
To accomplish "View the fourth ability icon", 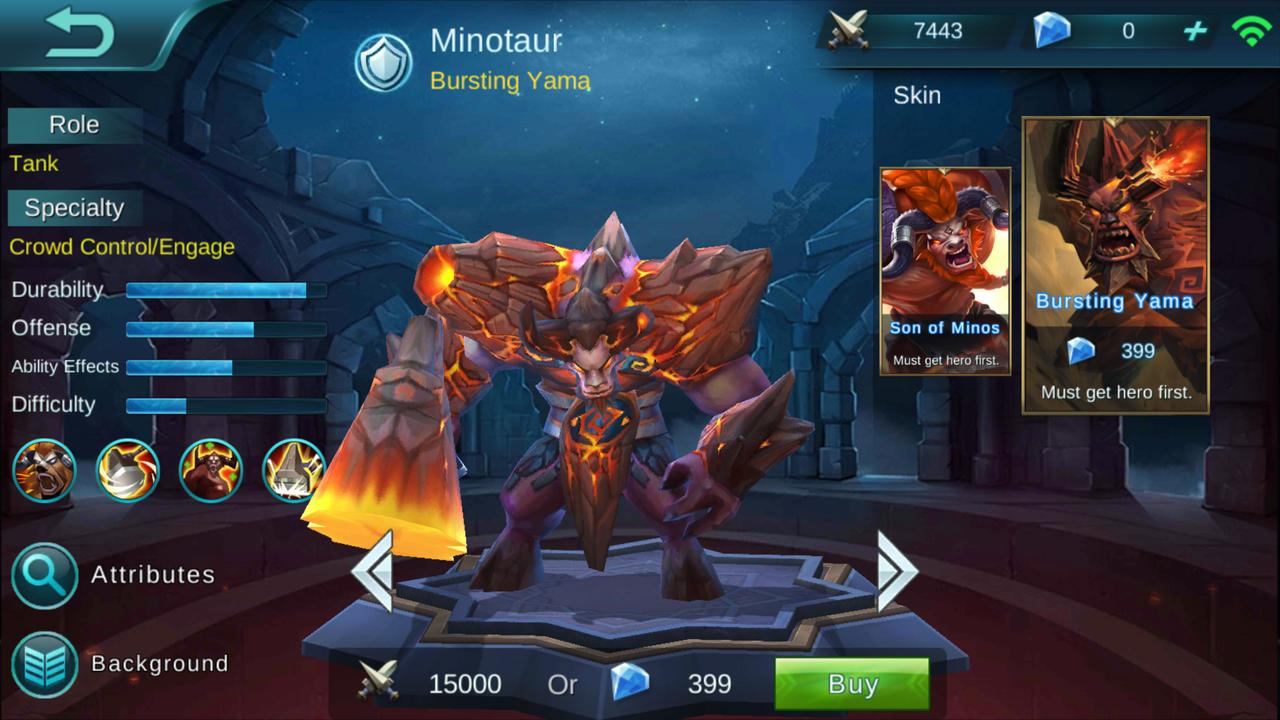I will pos(294,470).
